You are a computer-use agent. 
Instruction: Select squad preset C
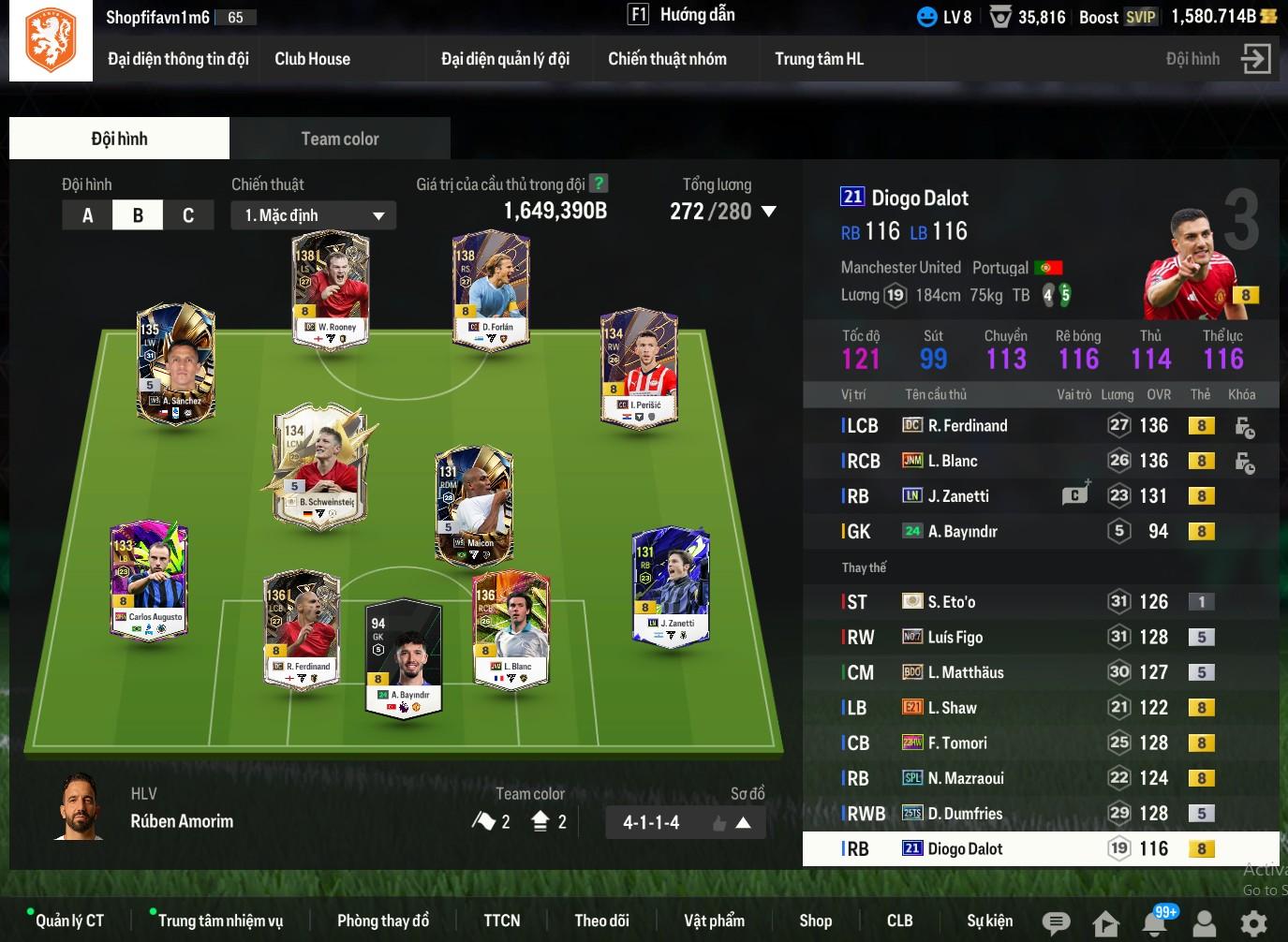tap(187, 215)
